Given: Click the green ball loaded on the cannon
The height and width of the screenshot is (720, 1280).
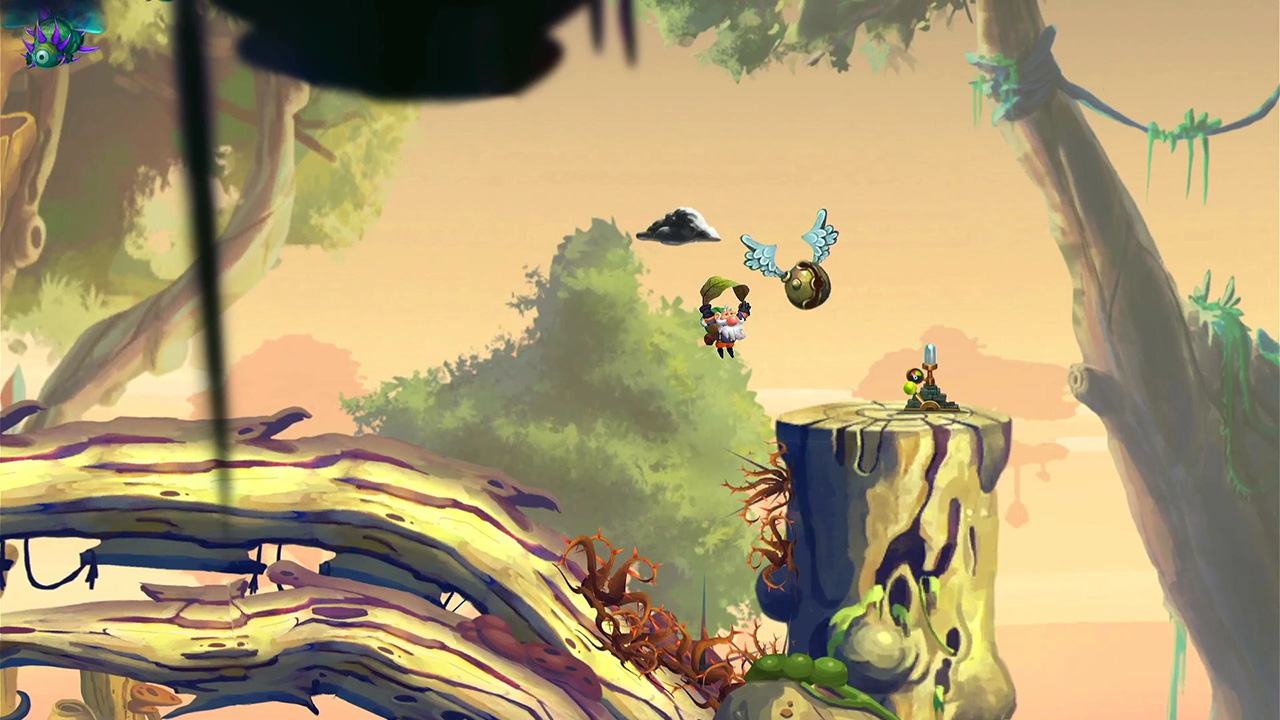Looking at the screenshot, I should 908,389.
